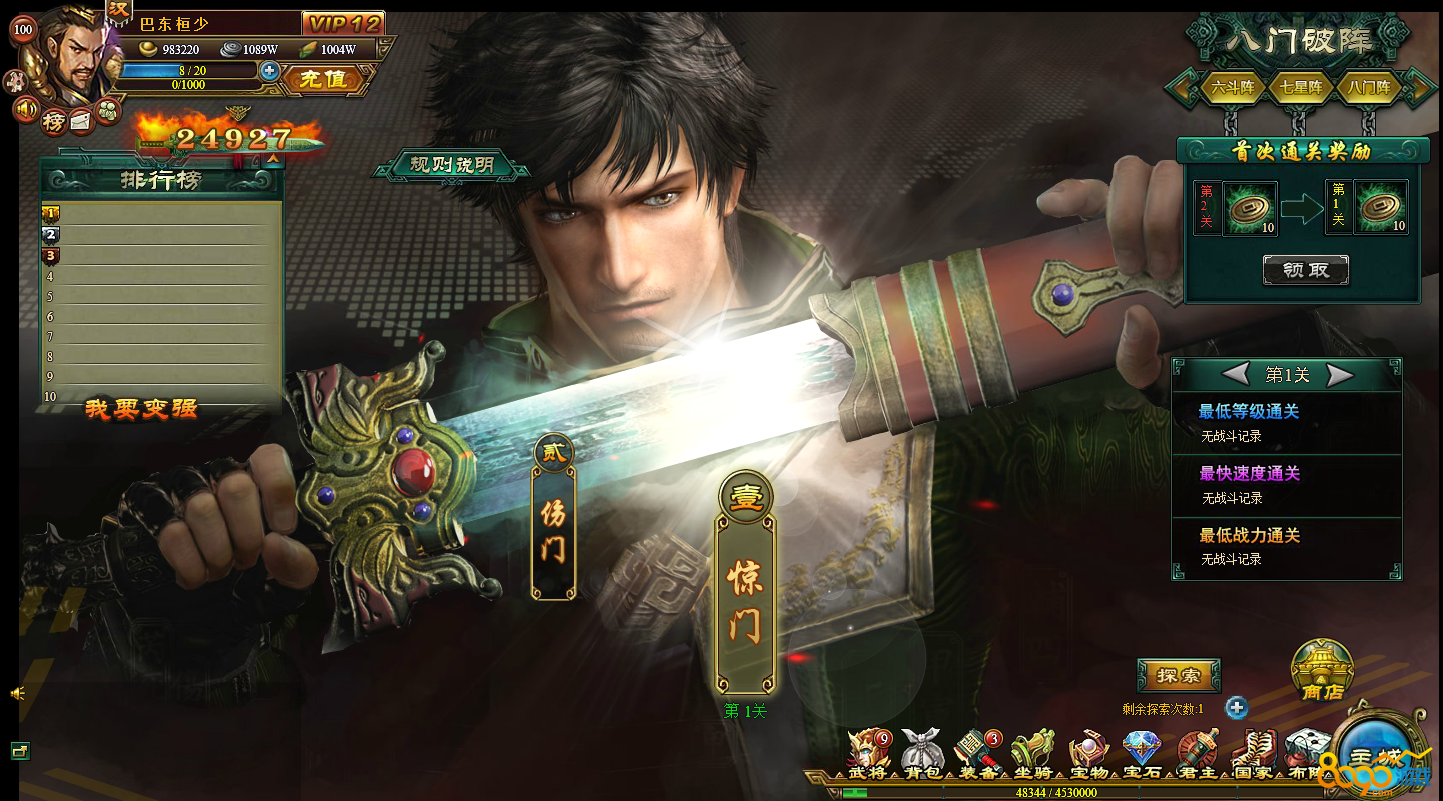
Task: Click 我要变强 get stronger link
Action: 141,408
